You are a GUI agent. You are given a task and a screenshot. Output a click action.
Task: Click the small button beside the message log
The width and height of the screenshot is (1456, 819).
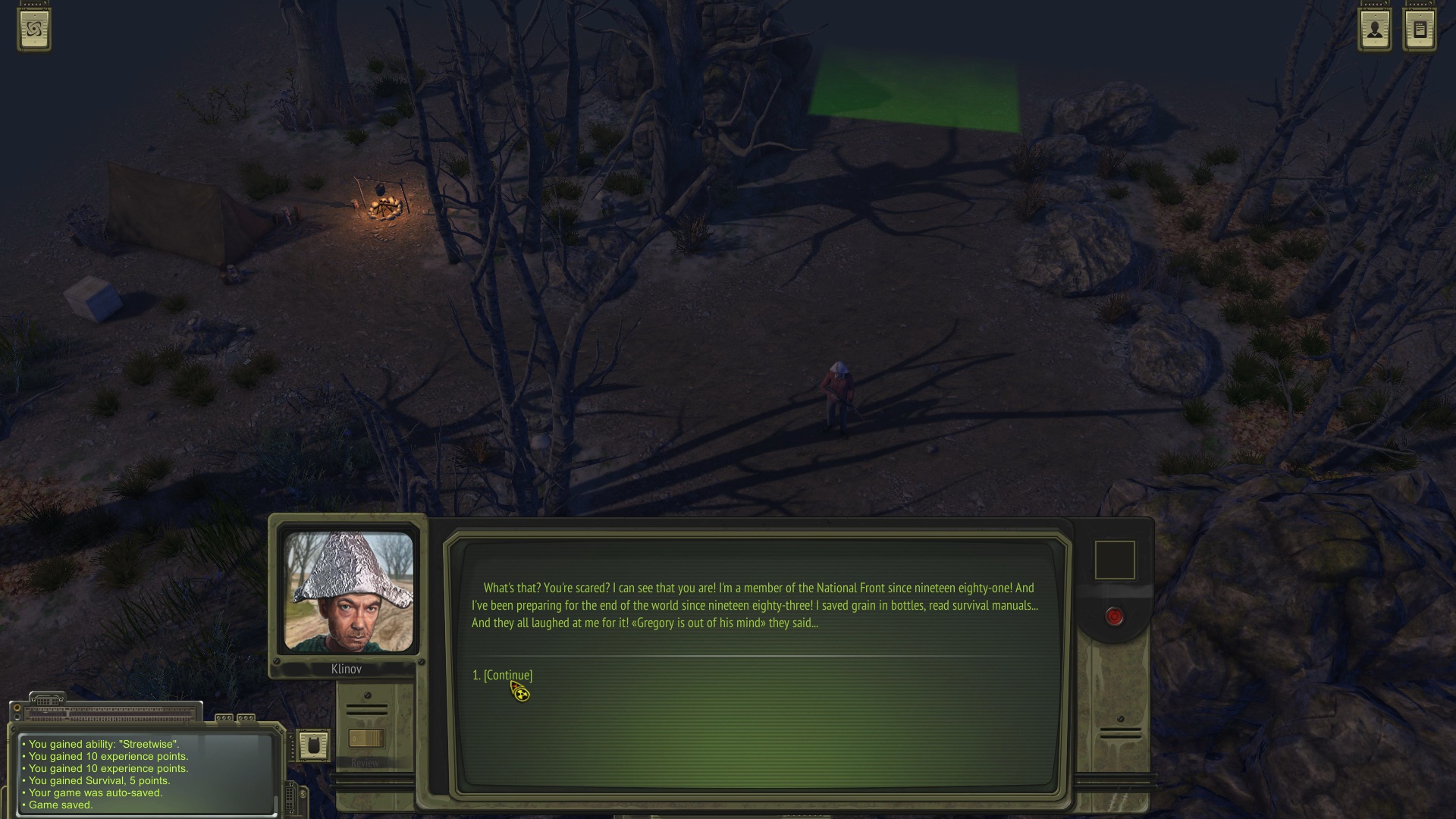(x=312, y=745)
